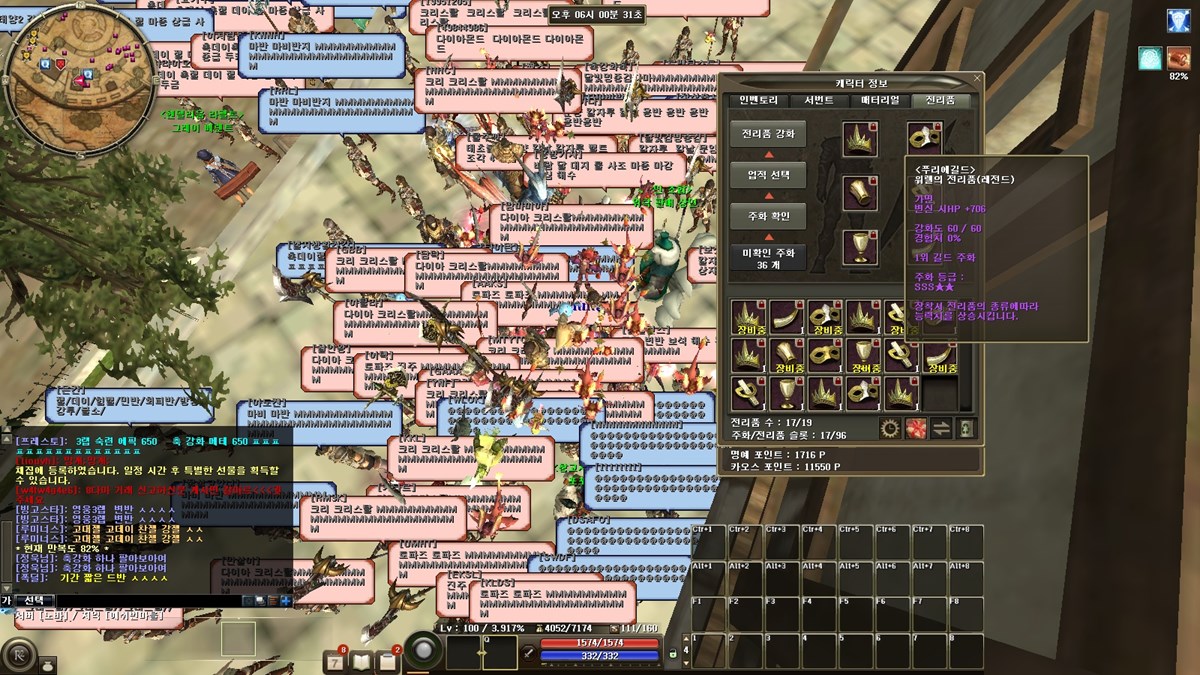Image resolution: width=1200 pixels, height=675 pixels.
Task: Click the round R emblem menu button
Action: tap(18, 655)
